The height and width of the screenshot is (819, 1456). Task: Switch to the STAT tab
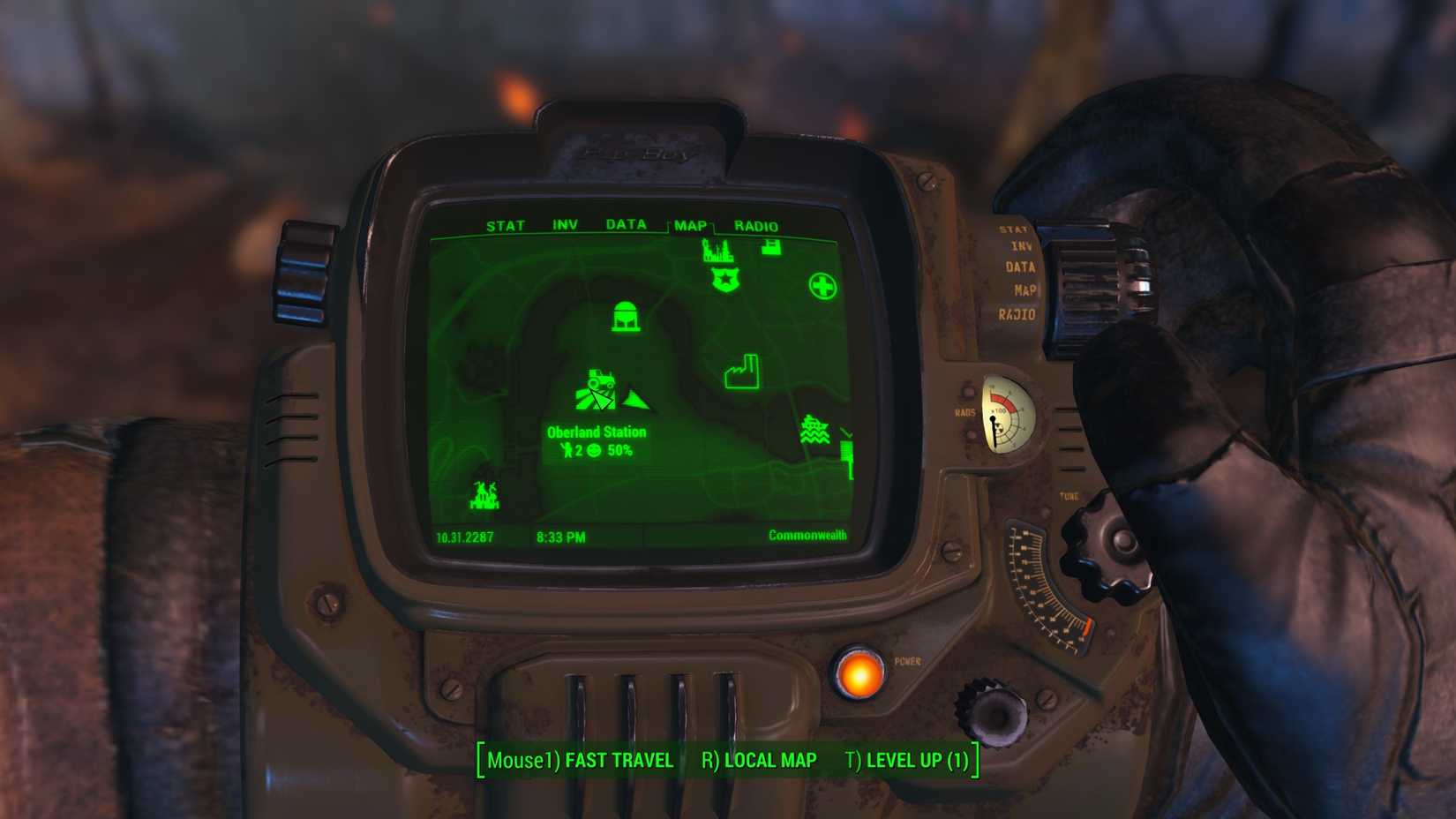click(x=505, y=225)
